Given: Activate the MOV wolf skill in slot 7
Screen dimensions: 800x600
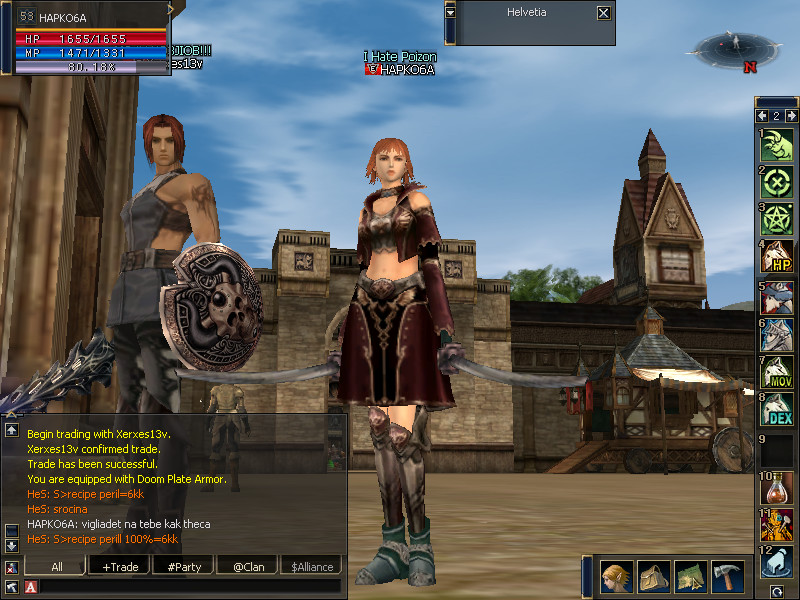Looking at the screenshot, I should point(777,371).
